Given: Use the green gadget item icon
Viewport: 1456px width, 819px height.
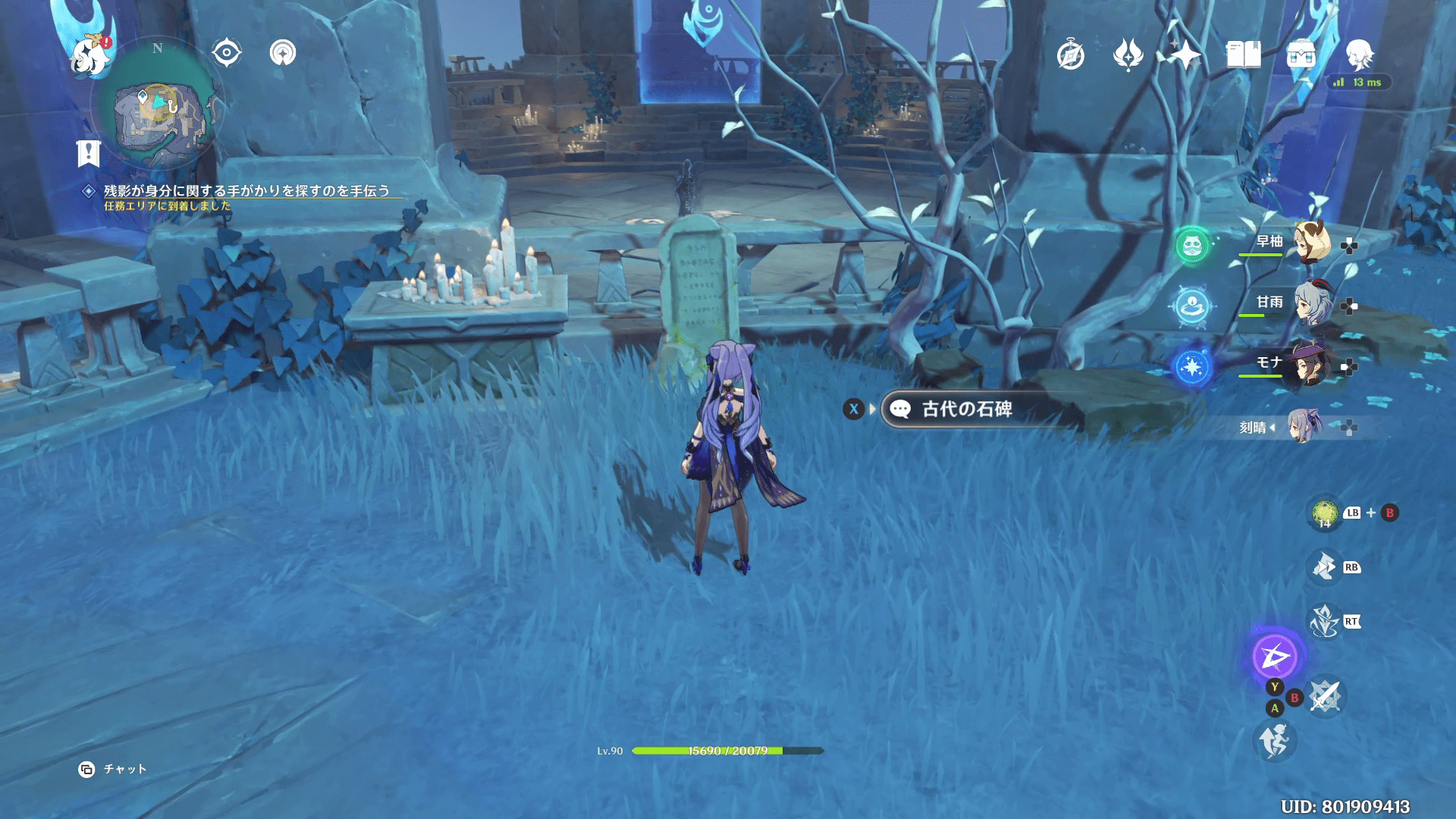Looking at the screenshot, I should click(1325, 513).
